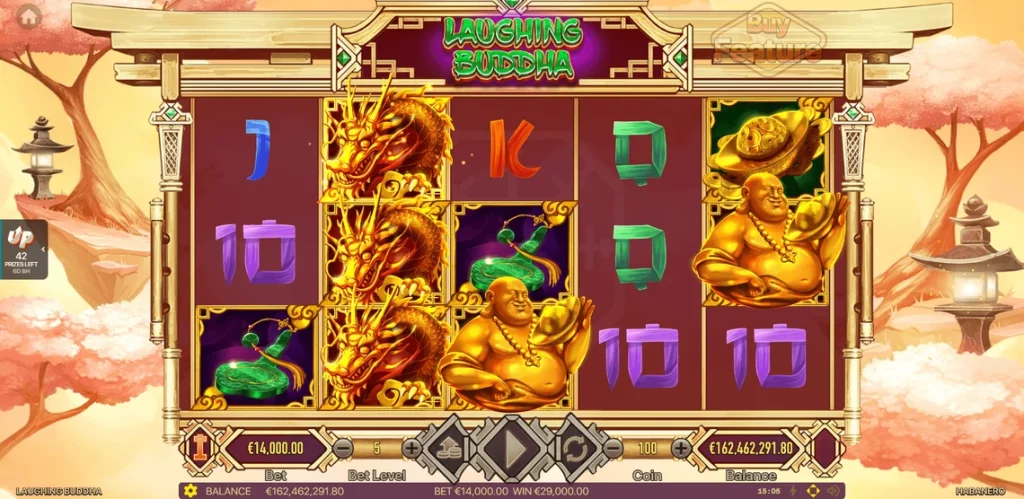This screenshot has width=1024, height=499.
Task: Toggle fullscreen with the yellow target icon
Action: pyautogui.click(x=812, y=491)
